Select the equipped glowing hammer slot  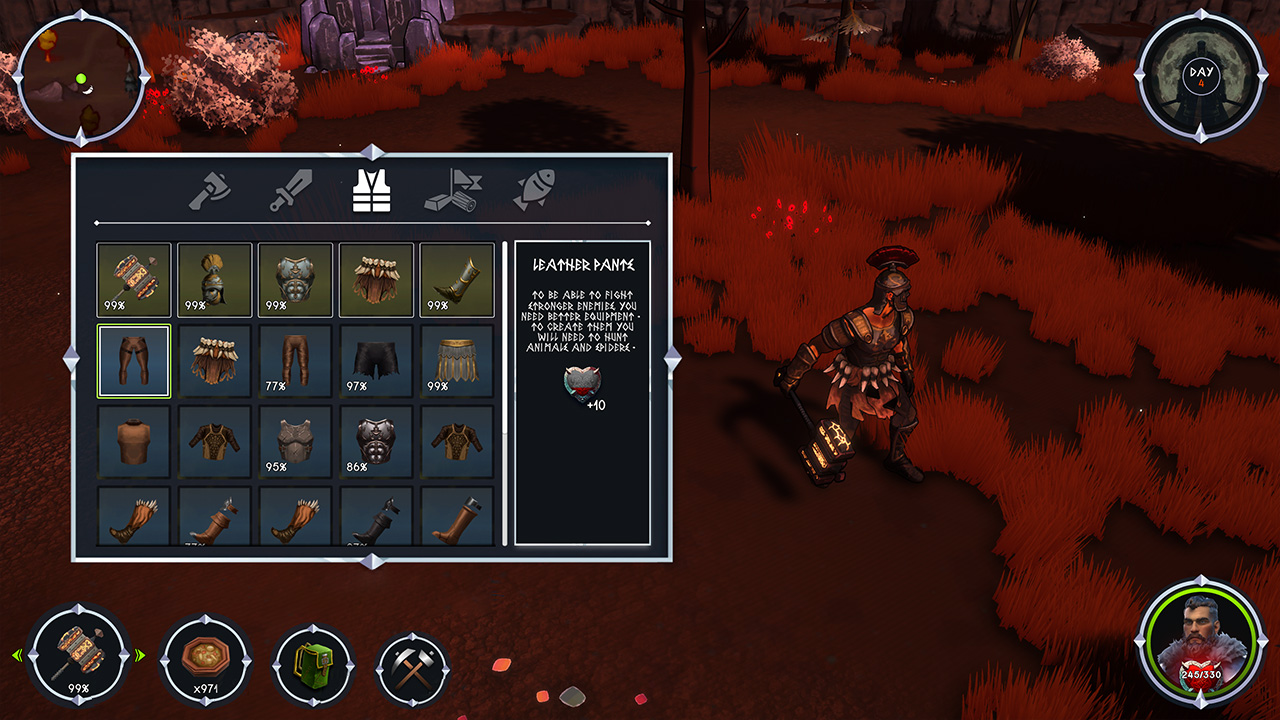point(134,280)
